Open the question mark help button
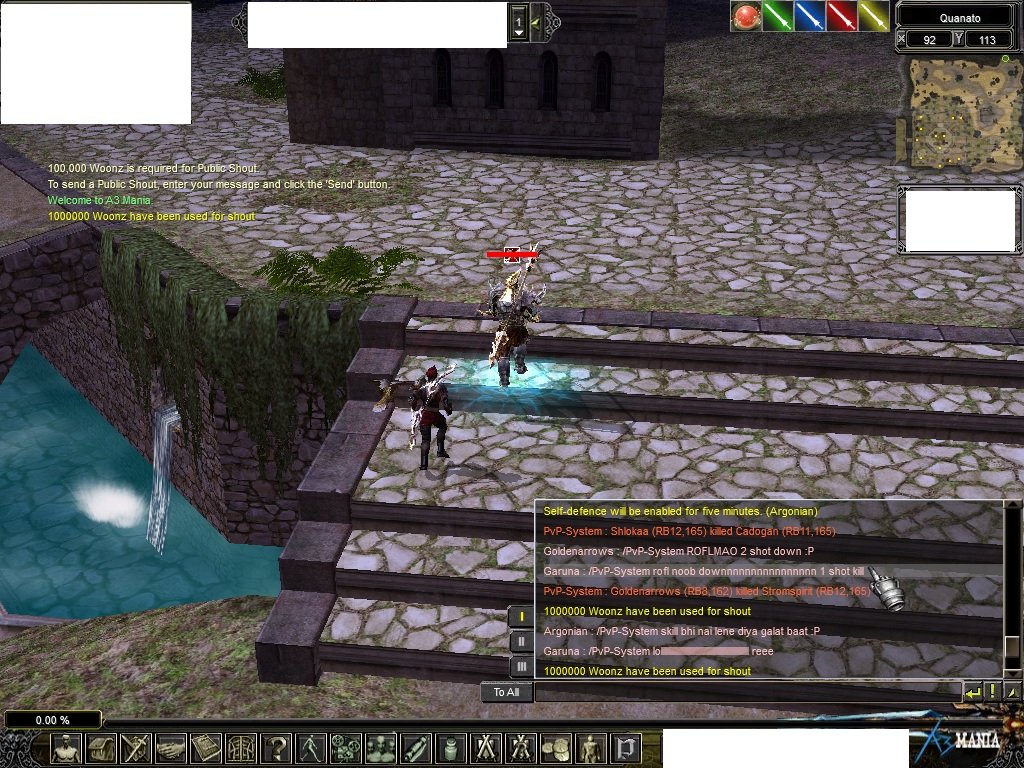Screen dimensions: 1024x768 coord(276,748)
